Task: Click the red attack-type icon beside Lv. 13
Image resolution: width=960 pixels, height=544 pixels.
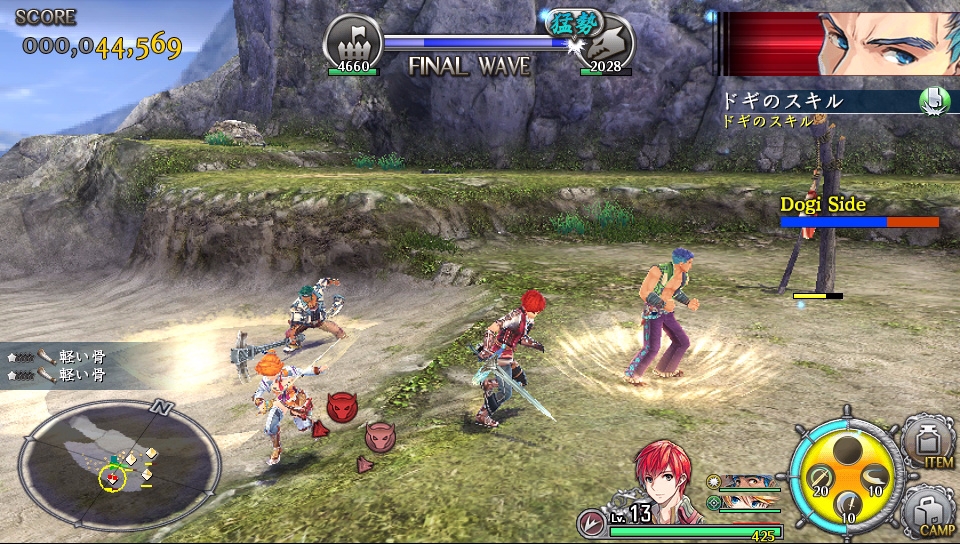Action: point(591,523)
